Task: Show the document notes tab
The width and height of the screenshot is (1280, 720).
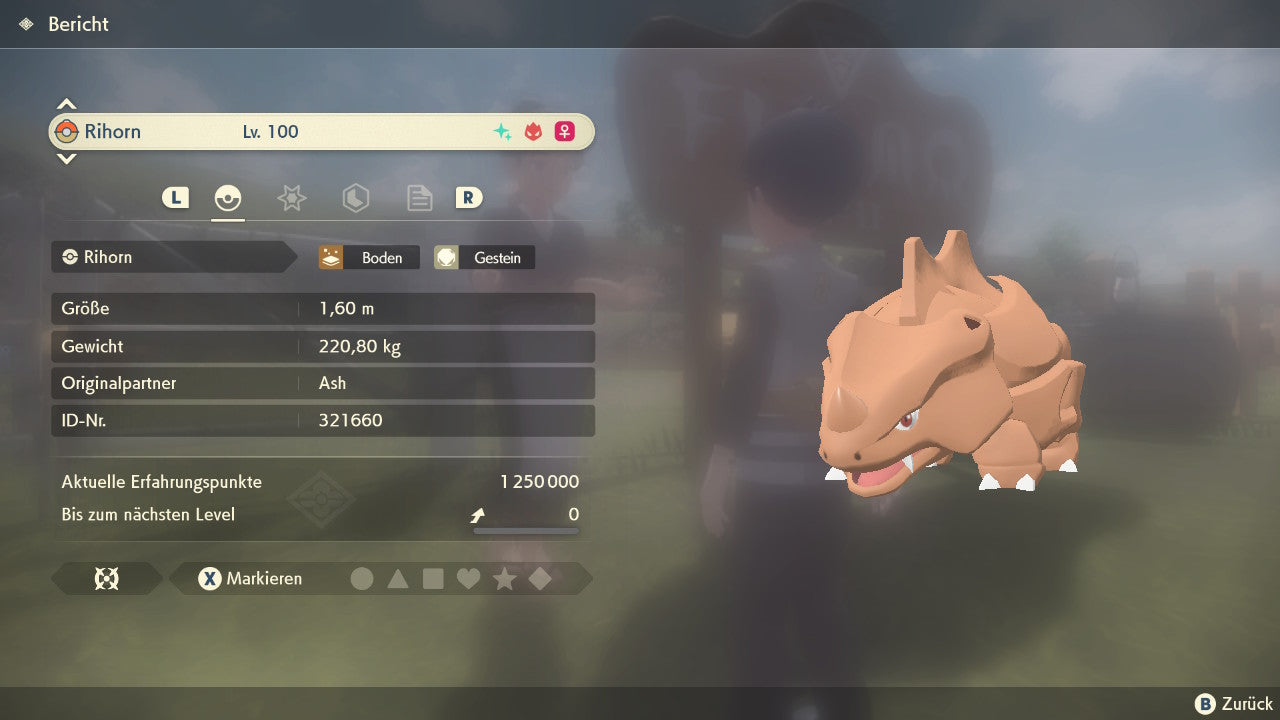Action: point(419,198)
